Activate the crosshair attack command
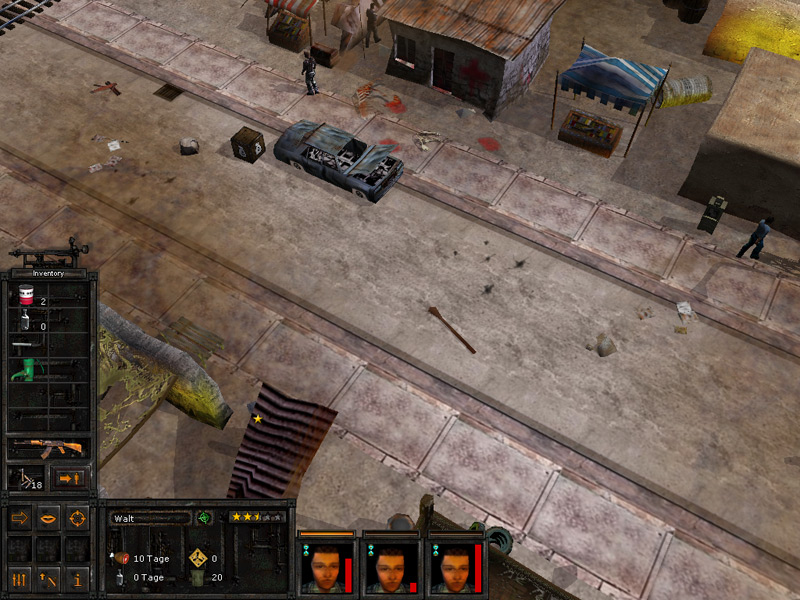The height and width of the screenshot is (600, 800). click(x=77, y=518)
